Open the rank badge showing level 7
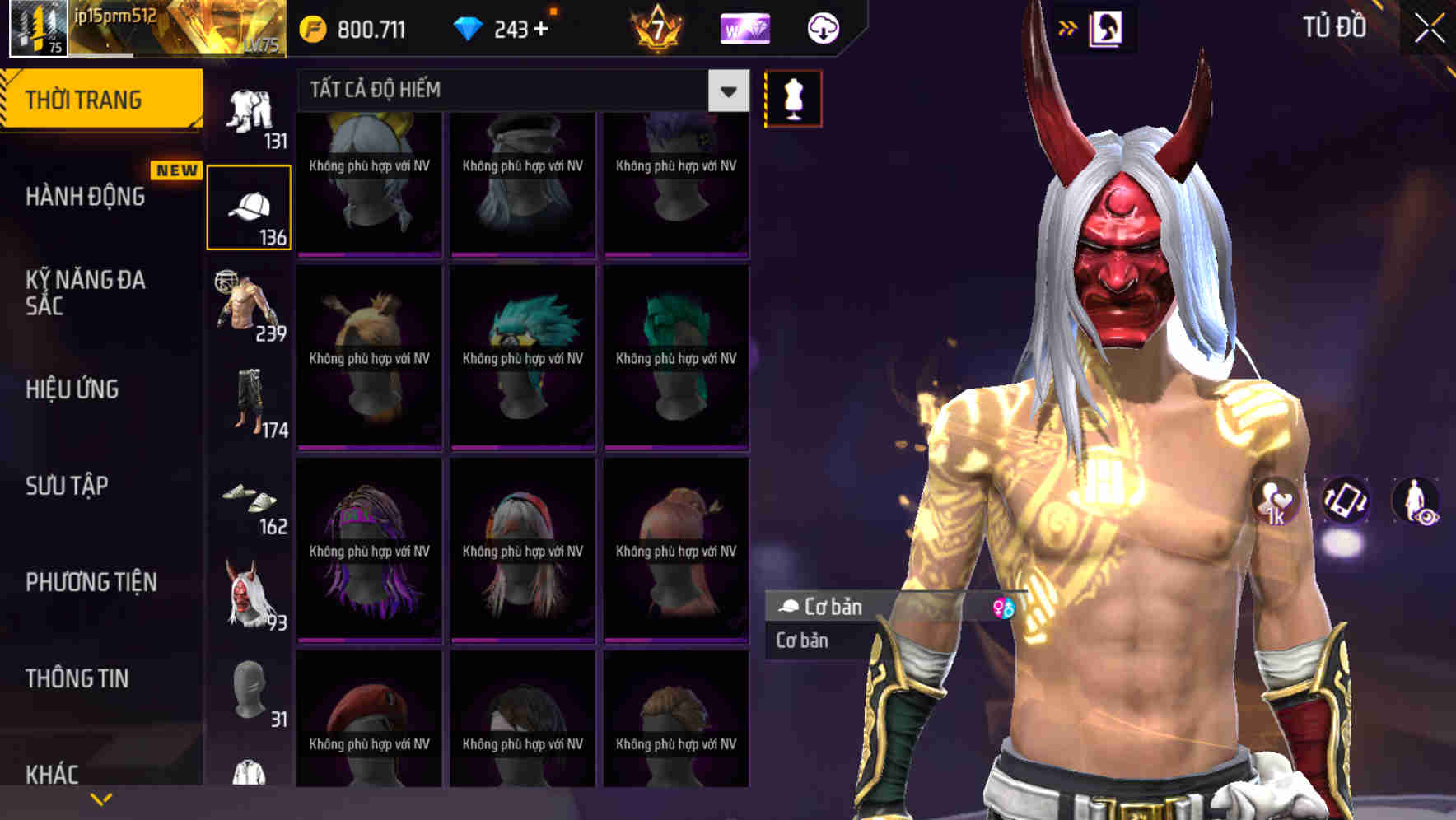Viewport: 1456px width, 820px height. coord(659,27)
